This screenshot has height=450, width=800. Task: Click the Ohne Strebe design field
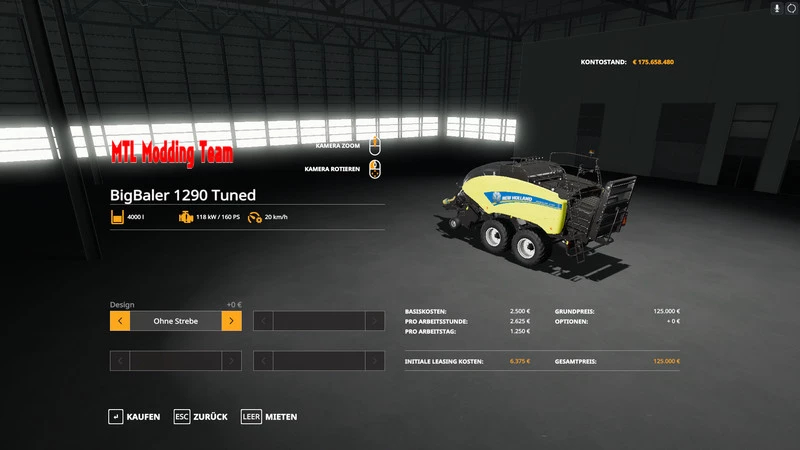175,321
